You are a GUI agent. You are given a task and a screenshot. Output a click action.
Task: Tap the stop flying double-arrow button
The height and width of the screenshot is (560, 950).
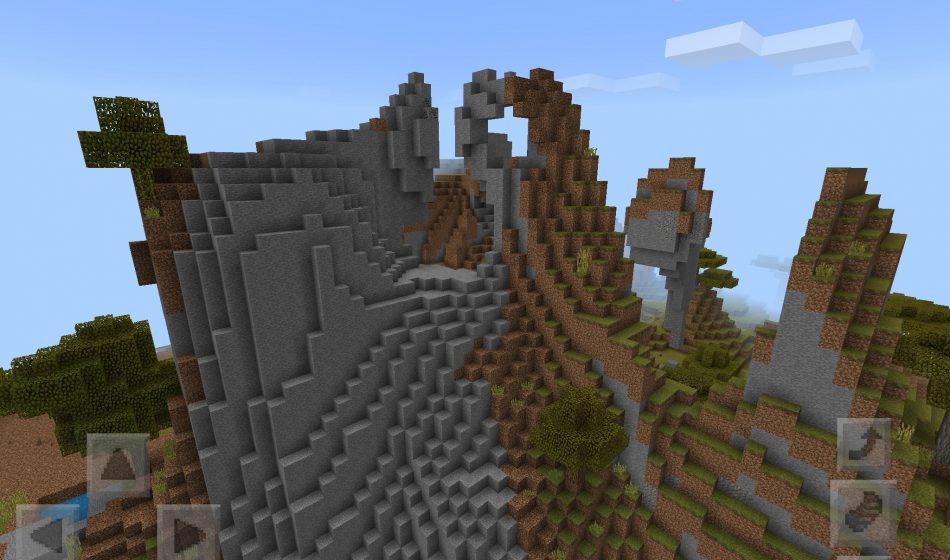tap(863, 511)
